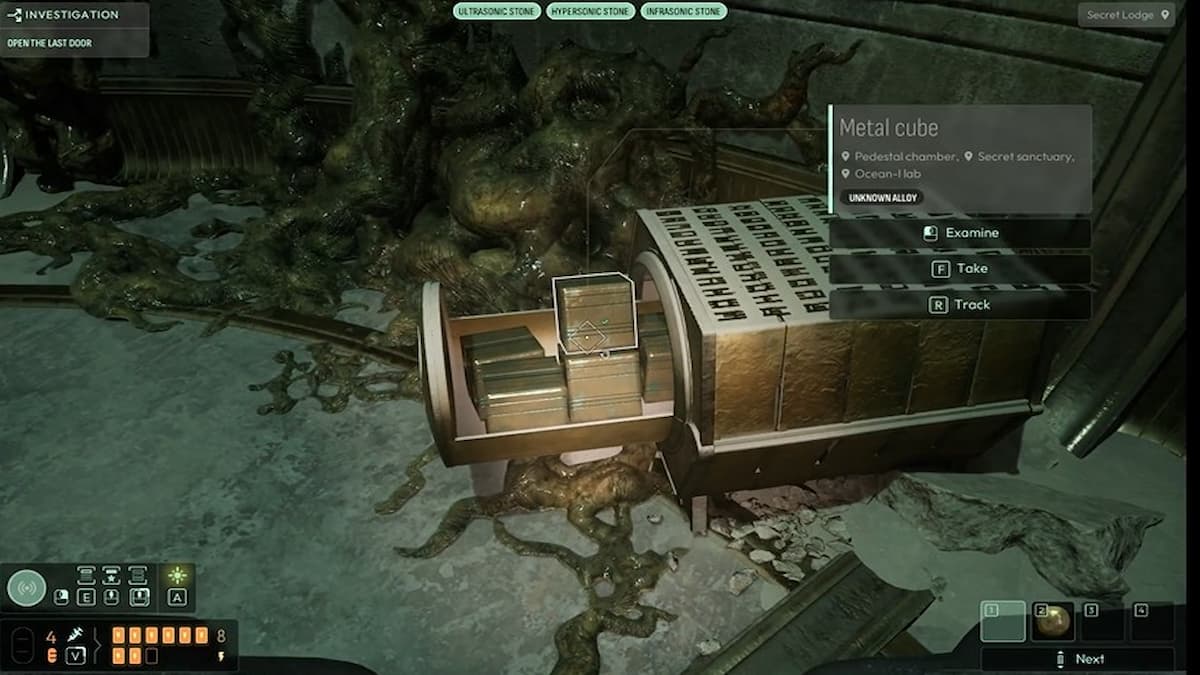Viewport: 1200px width, 675px height.
Task: Activate the round scanner pulse icon
Action: click(27, 587)
